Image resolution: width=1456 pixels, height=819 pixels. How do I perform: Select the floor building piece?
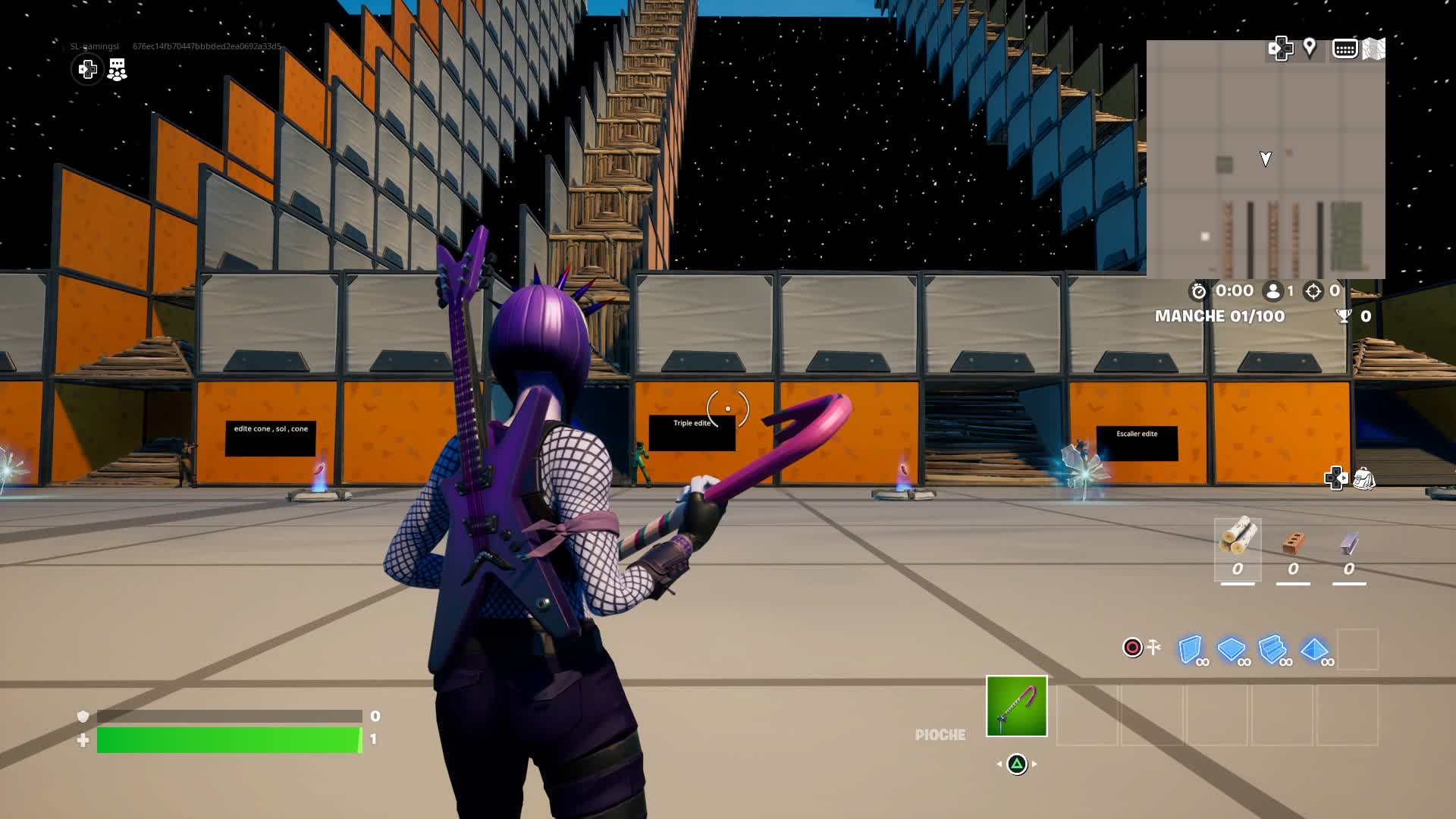(1232, 648)
